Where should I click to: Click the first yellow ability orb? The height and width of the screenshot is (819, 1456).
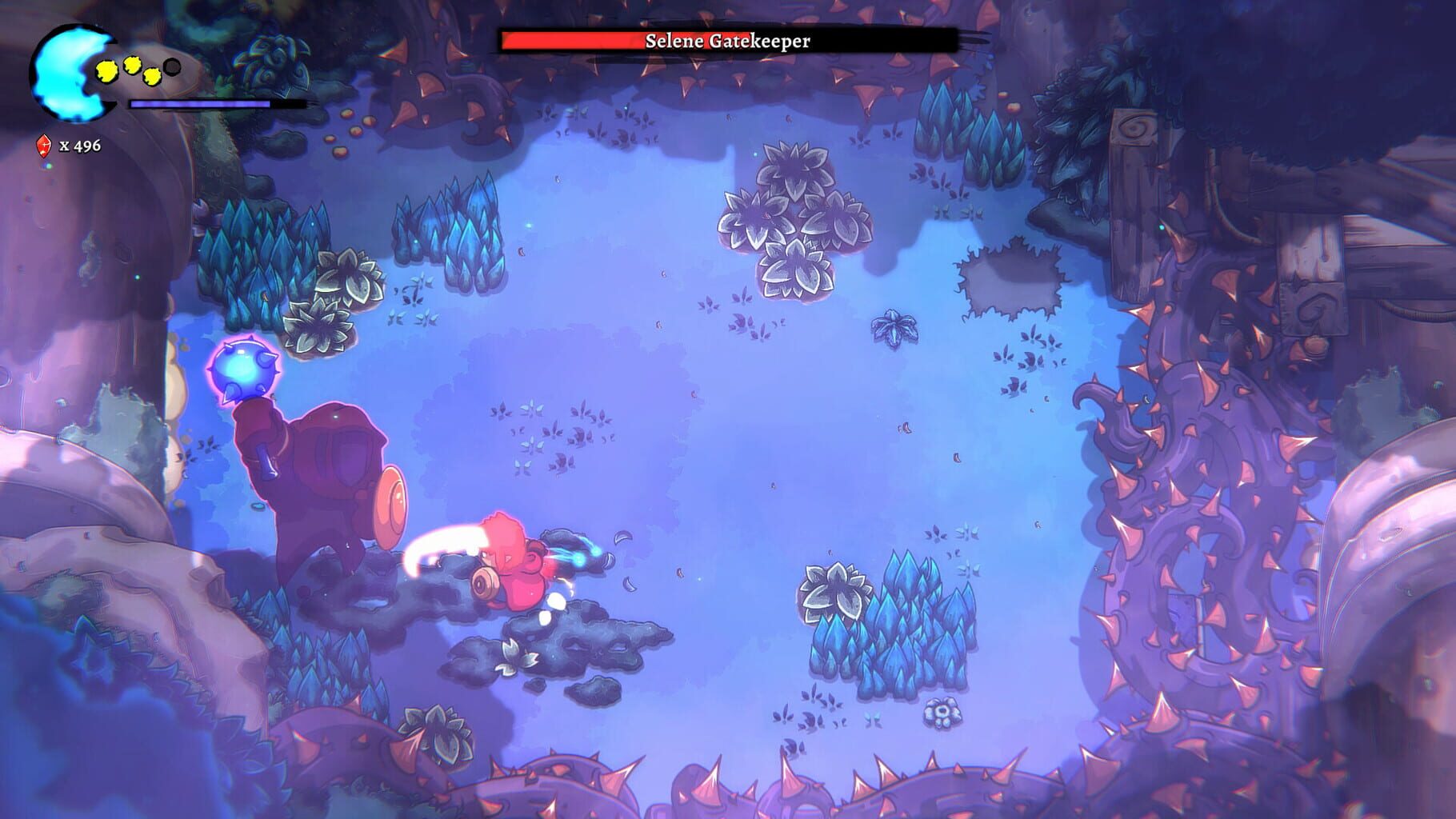(x=106, y=70)
